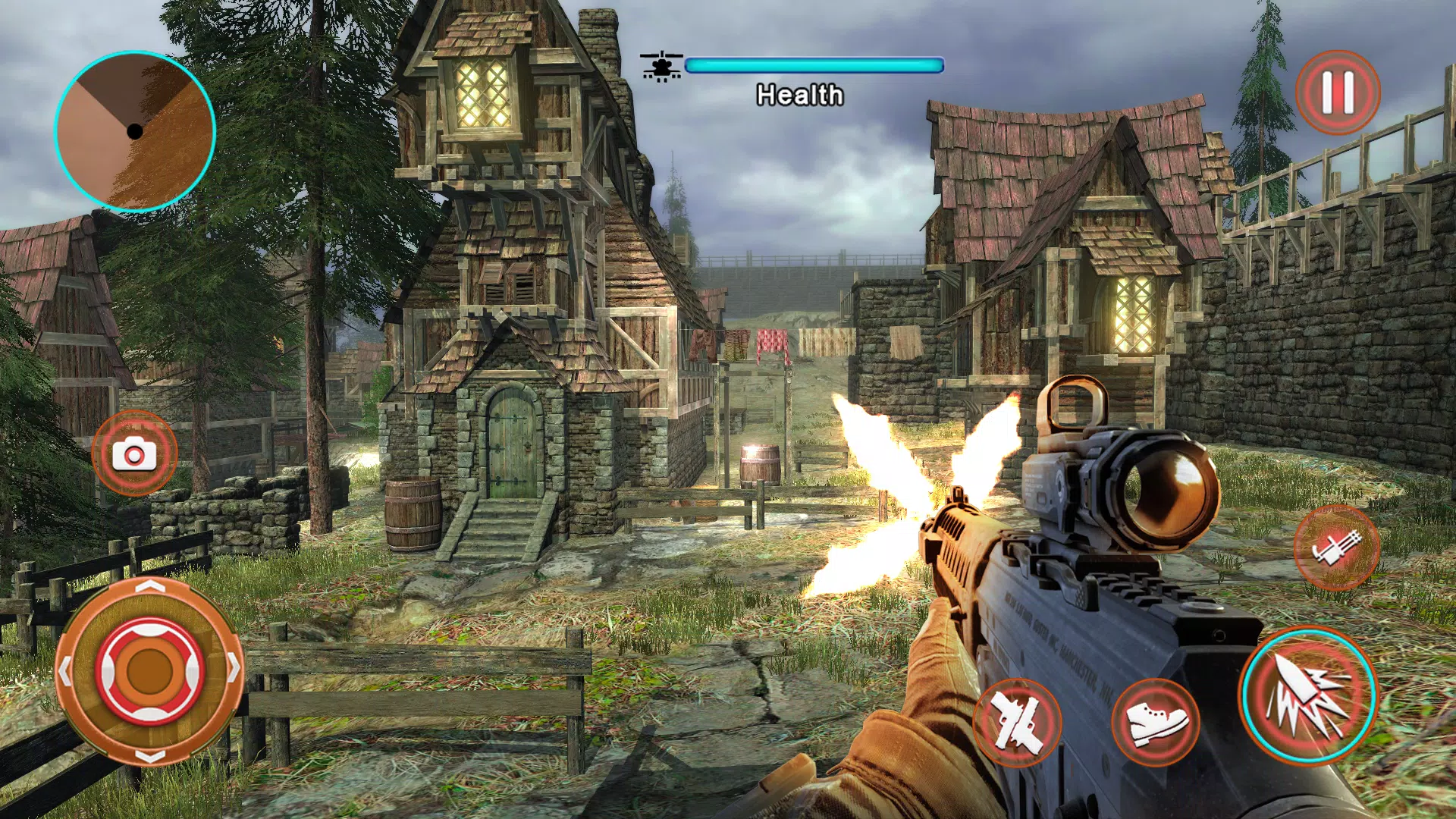Click the movement joystick center

tap(149, 670)
